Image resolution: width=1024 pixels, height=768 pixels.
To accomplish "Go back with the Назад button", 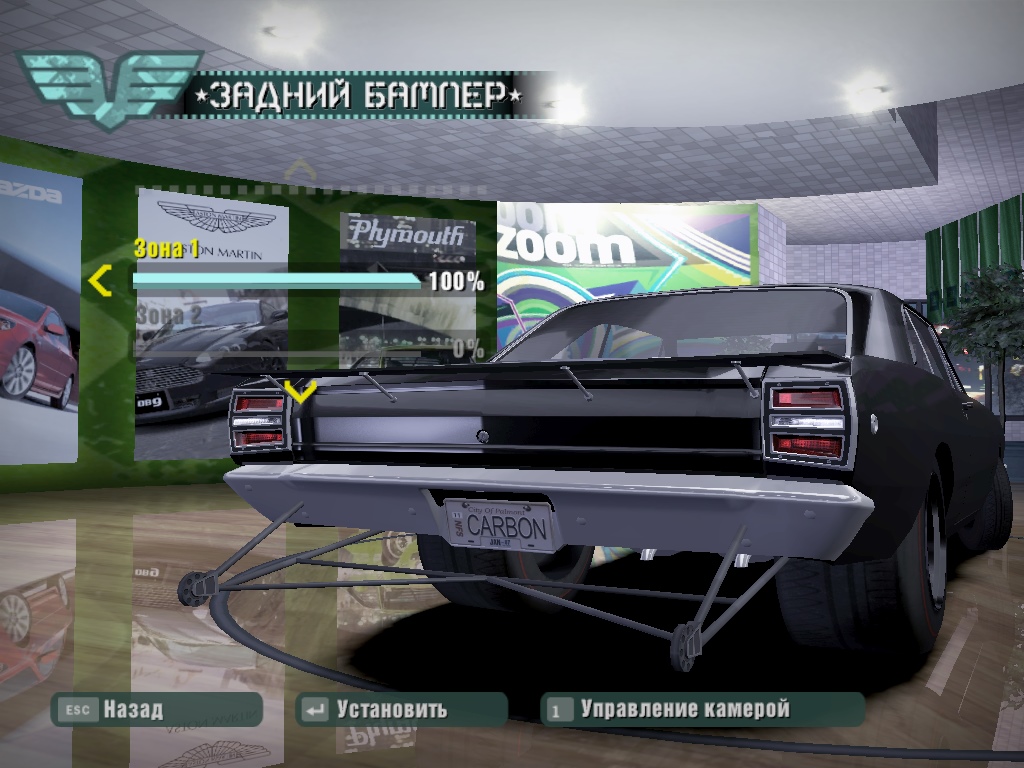I will 157,710.
